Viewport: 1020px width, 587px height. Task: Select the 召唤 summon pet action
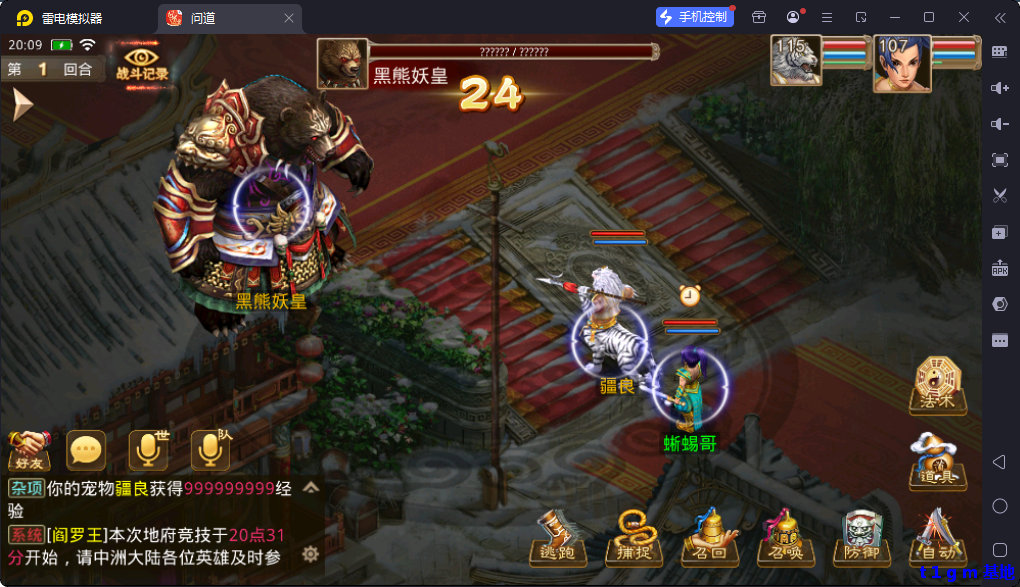785,540
